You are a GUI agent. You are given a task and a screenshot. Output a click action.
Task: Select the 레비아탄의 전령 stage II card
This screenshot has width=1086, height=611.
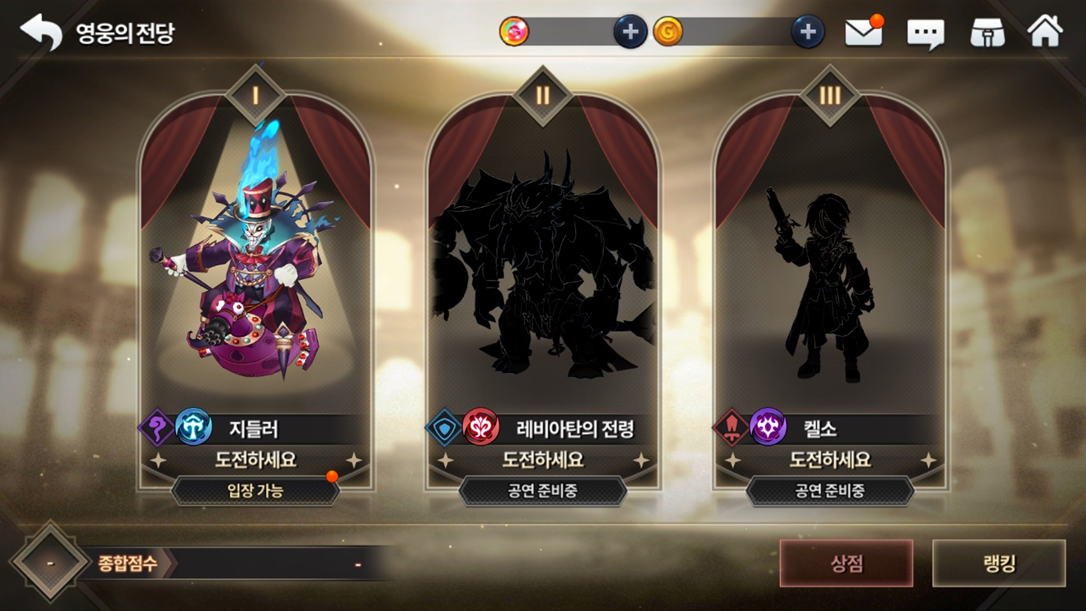543,270
